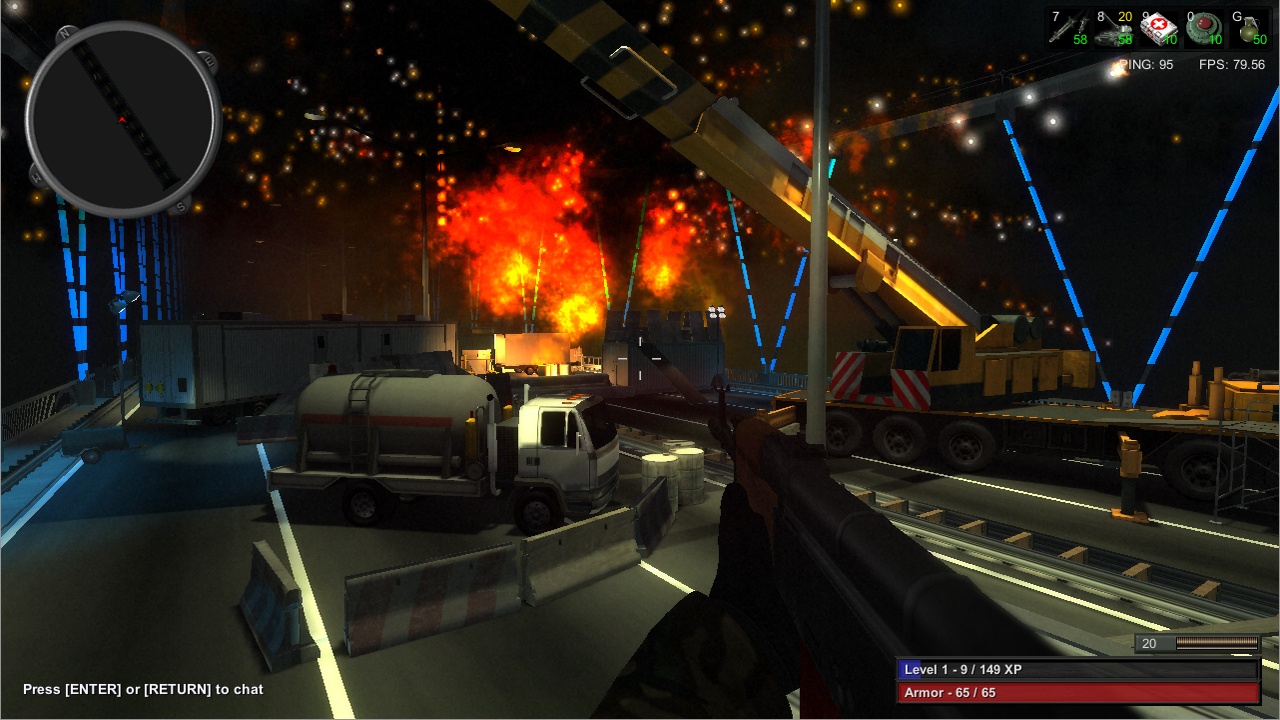1280x720 pixels.
Task: Select the green landmine slot
Action: point(1203,28)
